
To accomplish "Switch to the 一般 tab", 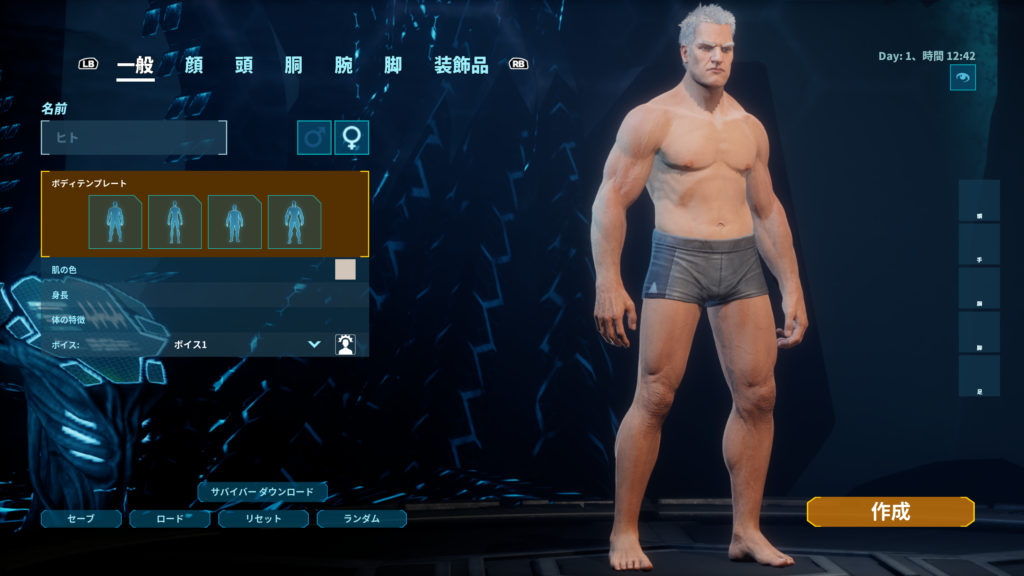I will (x=135, y=66).
